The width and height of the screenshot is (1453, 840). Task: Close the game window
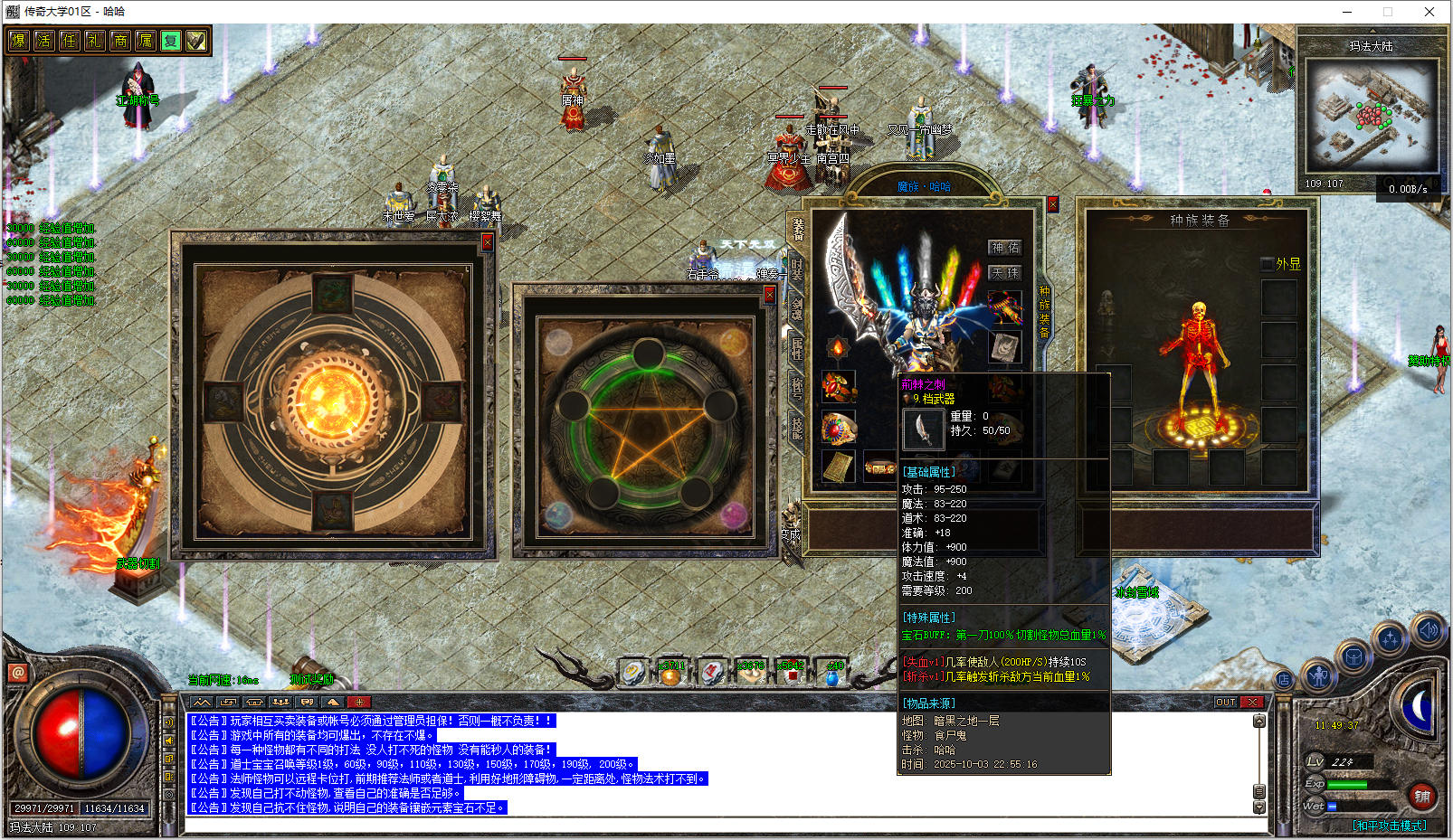pos(1429,12)
